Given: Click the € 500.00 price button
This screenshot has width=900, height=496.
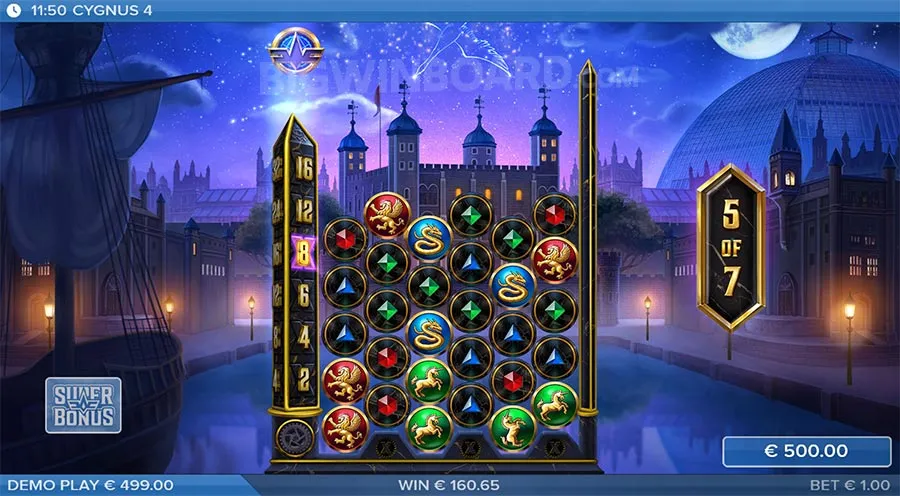Looking at the screenshot, I should [x=806, y=451].
